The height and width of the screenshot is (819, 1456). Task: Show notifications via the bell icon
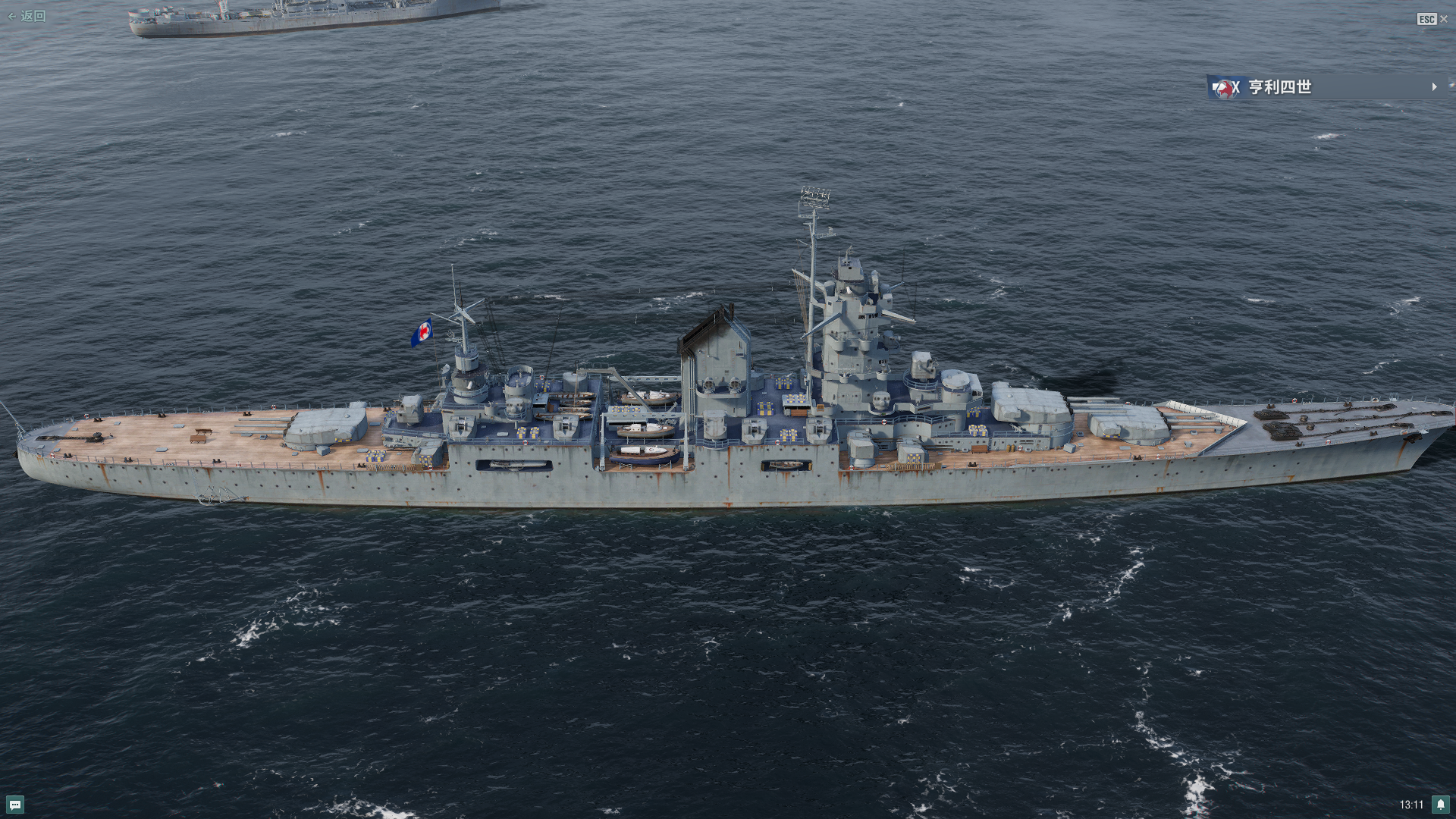[x=1440, y=805]
